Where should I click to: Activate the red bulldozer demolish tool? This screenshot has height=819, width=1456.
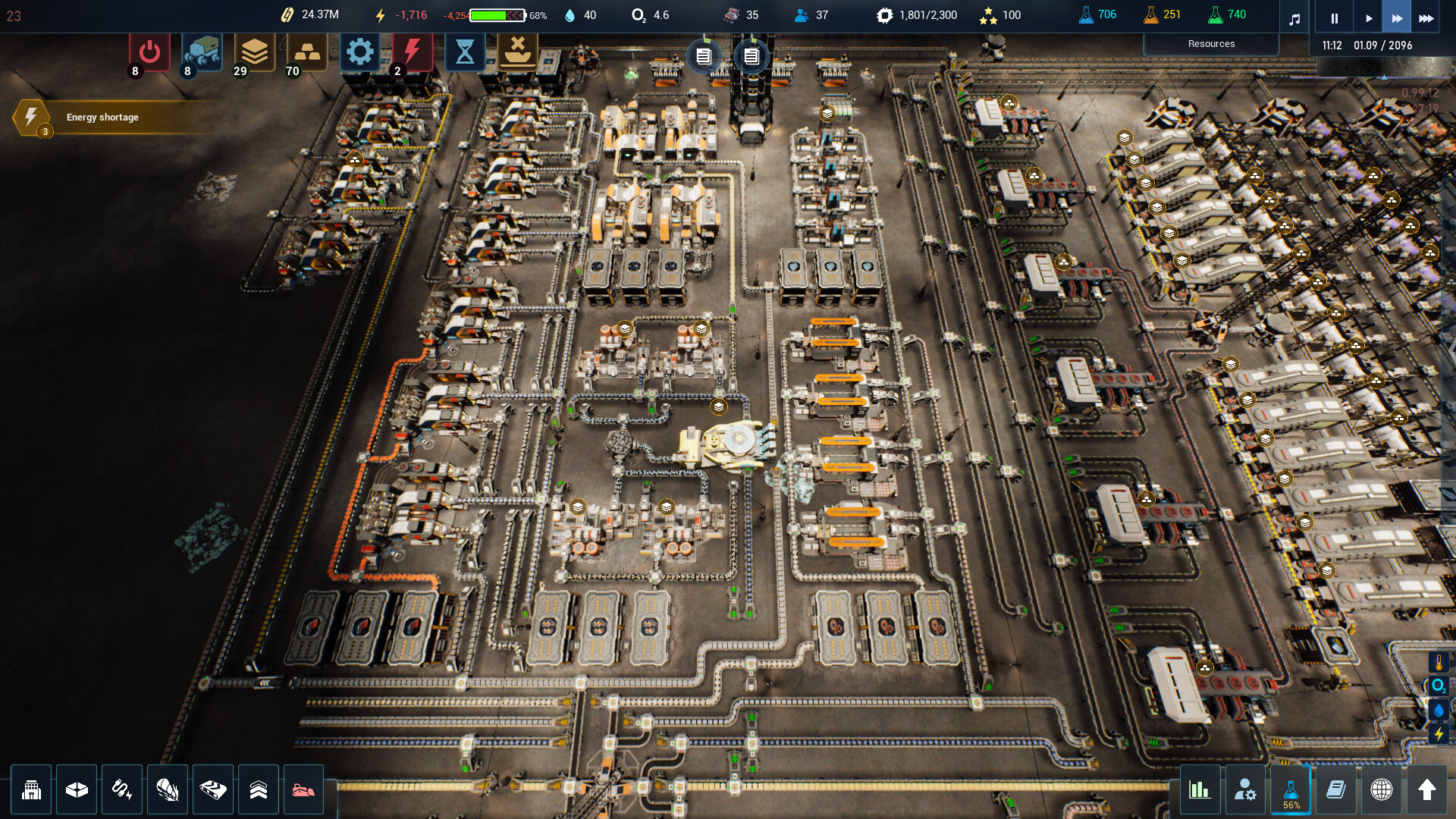(x=303, y=790)
